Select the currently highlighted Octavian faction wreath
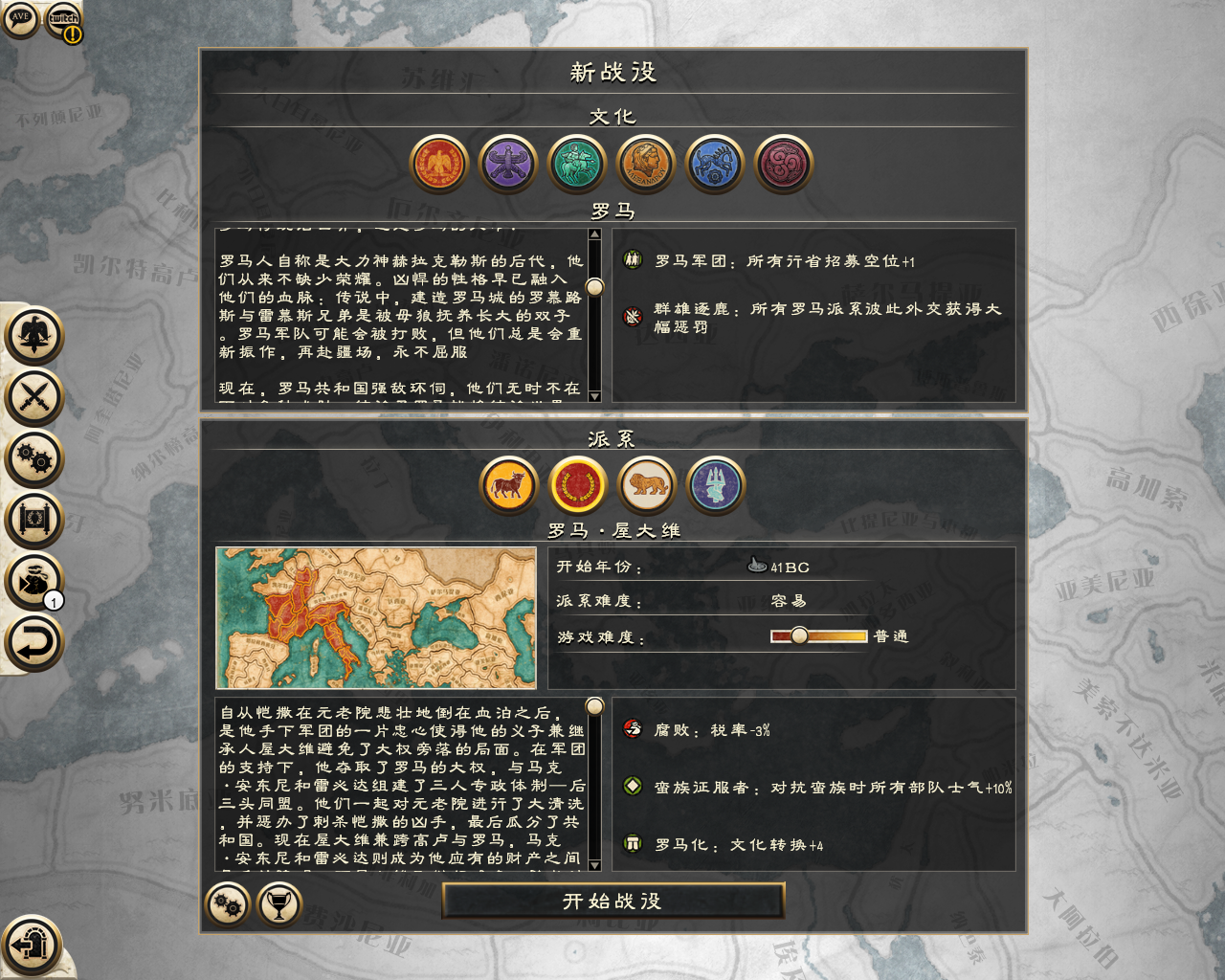 tap(577, 485)
